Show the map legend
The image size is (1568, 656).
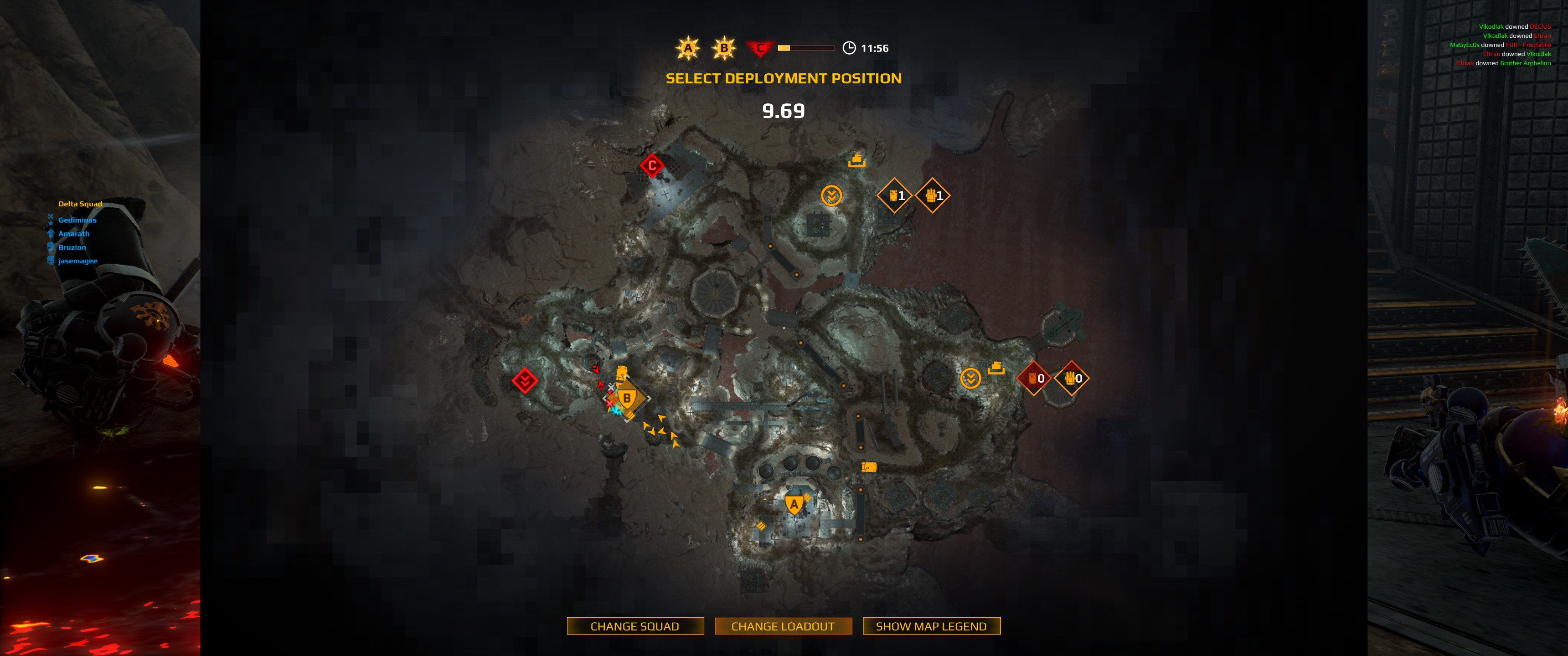[x=931, y=626]
